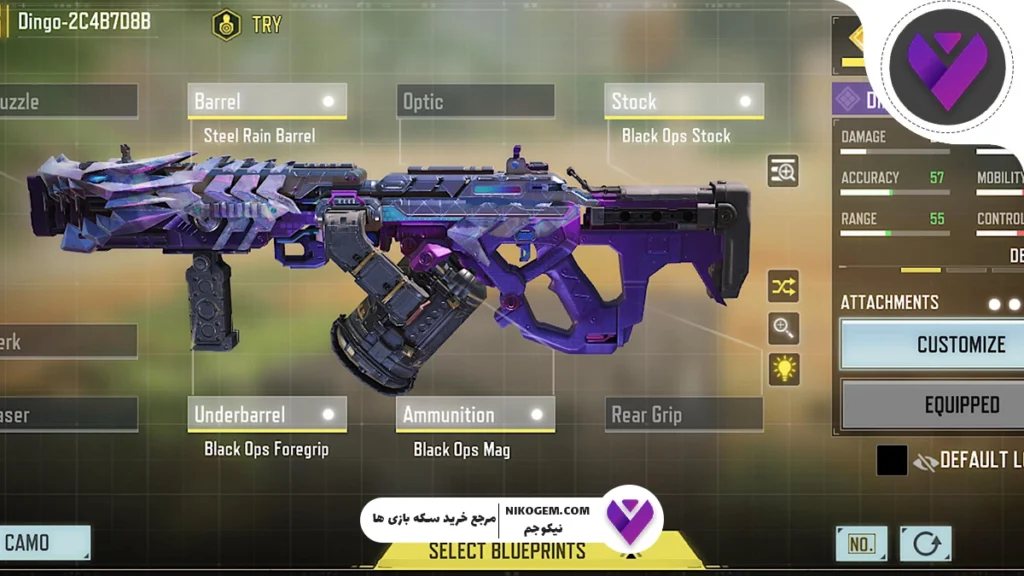Open the Stock attachment slot
Viewport: 1024px width, 576px height.
click(684, 101)
